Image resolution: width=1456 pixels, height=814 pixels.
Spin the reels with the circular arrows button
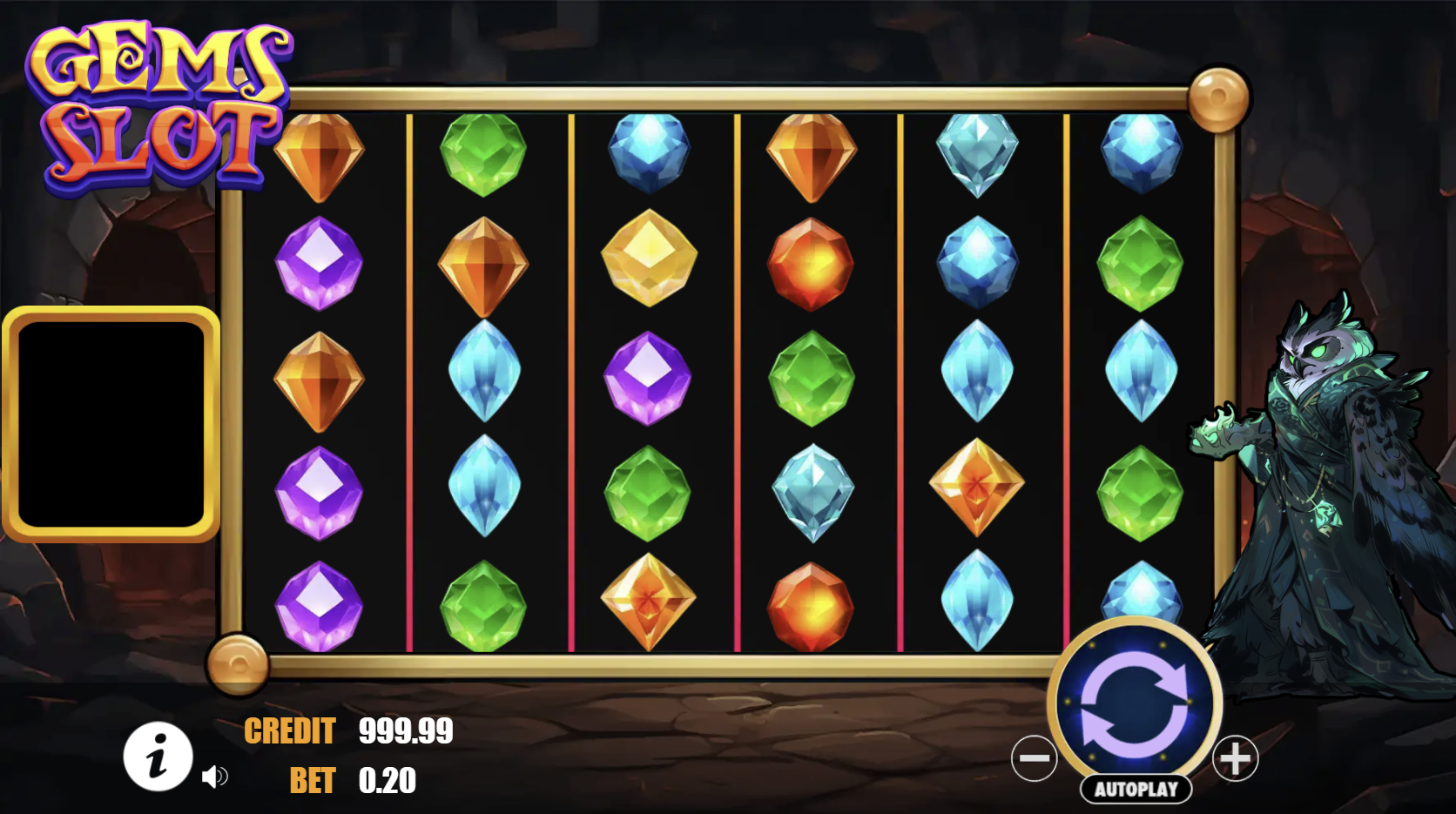point(1134,703)
